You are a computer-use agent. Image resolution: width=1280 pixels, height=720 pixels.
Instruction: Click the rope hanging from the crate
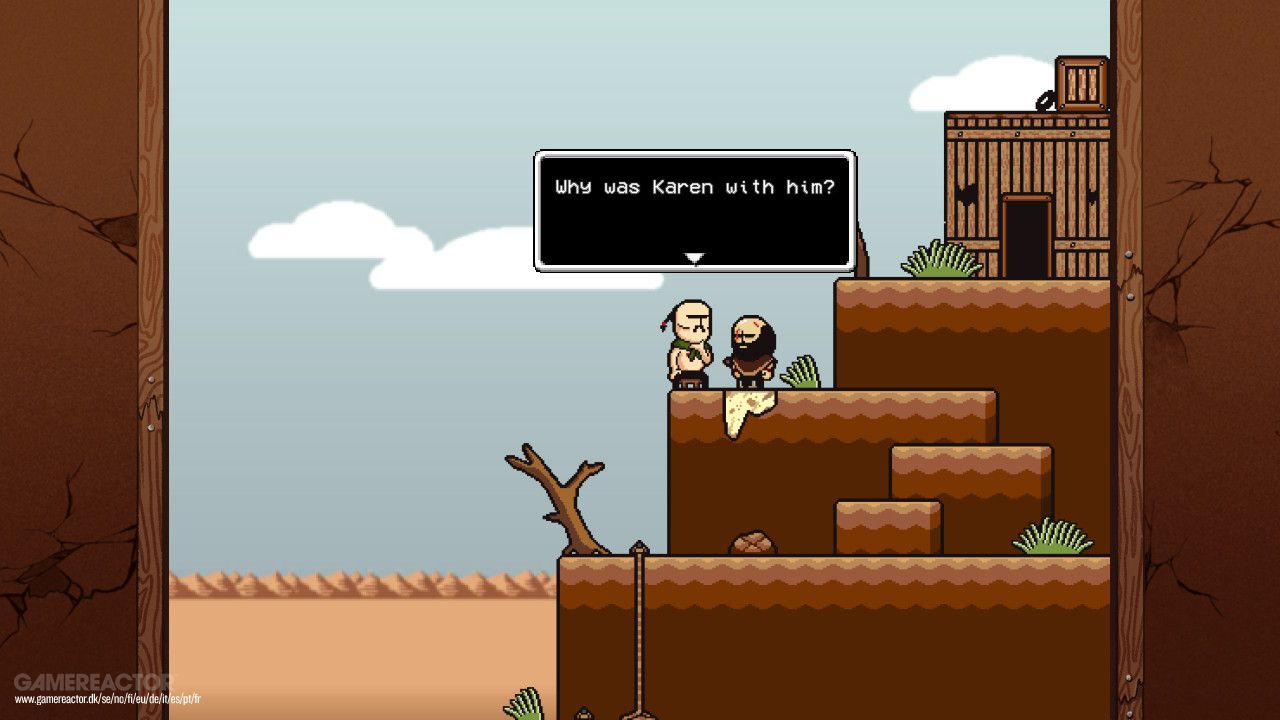[x=1045, y=100]
